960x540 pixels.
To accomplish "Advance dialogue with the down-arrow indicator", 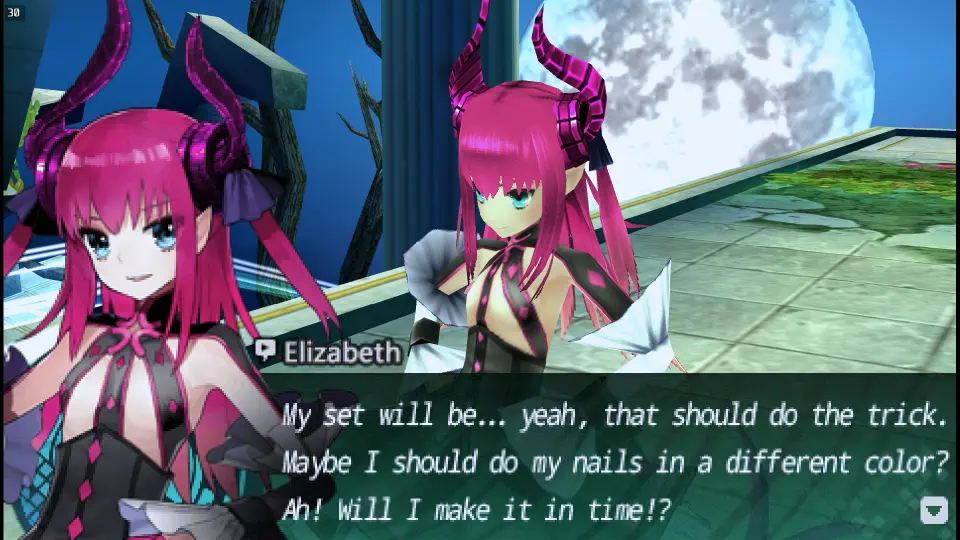I will [933, 510].
